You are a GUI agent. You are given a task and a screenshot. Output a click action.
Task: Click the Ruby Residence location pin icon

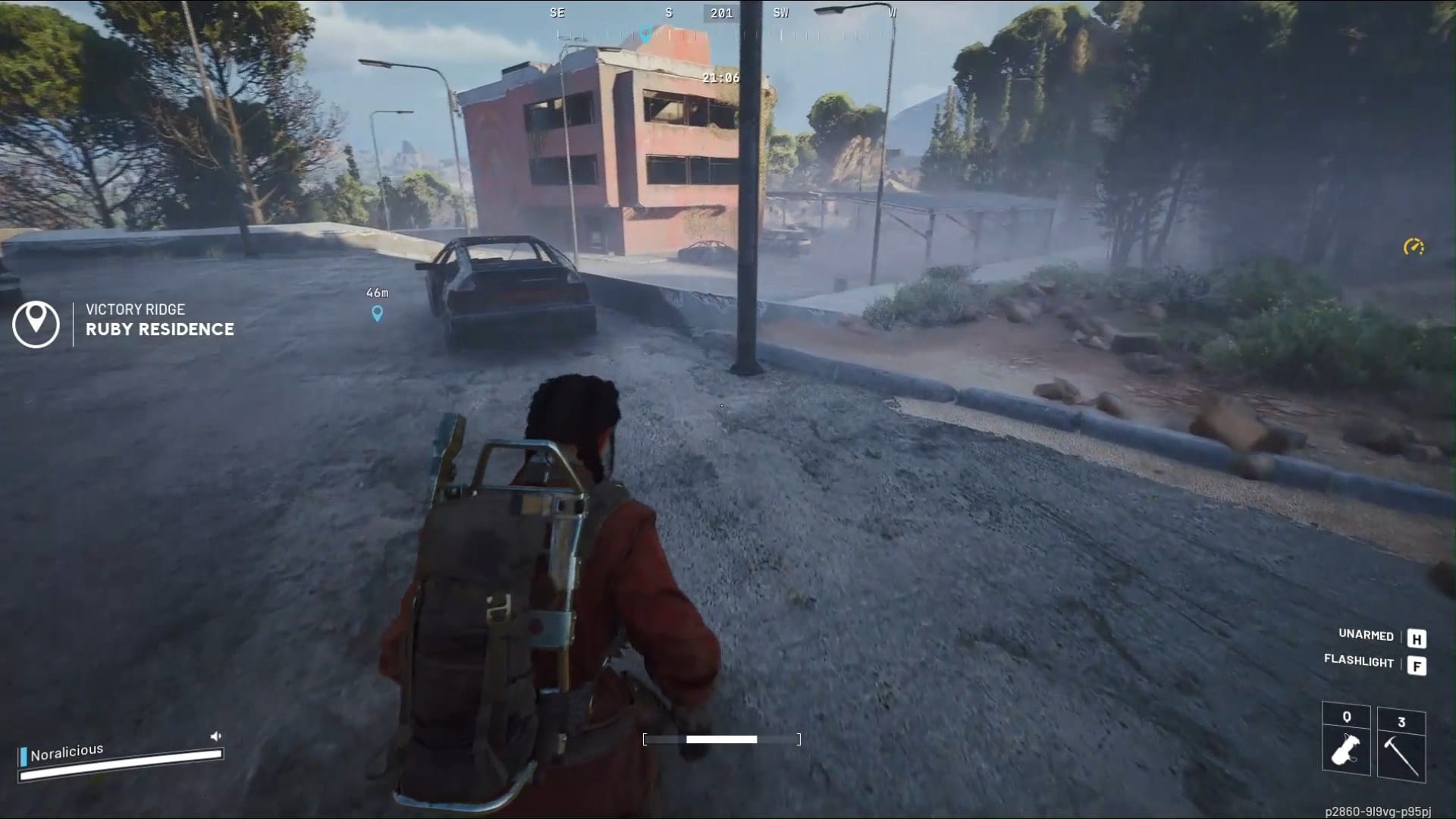point(37,325)
